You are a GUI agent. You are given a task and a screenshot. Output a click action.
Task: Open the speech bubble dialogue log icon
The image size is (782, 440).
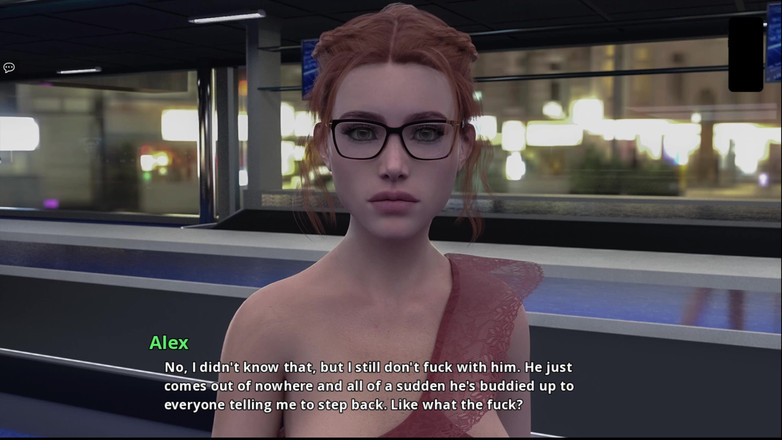[9, 68]
